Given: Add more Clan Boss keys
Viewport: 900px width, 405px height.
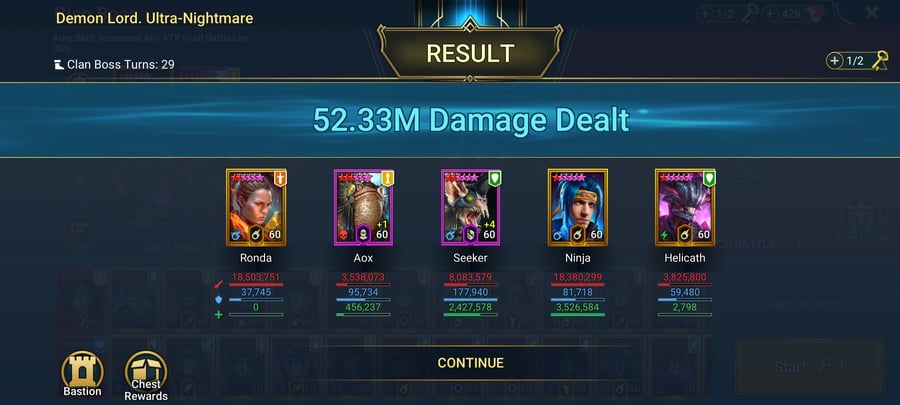Looking at the screenshot, I should (x=835, y=61).
